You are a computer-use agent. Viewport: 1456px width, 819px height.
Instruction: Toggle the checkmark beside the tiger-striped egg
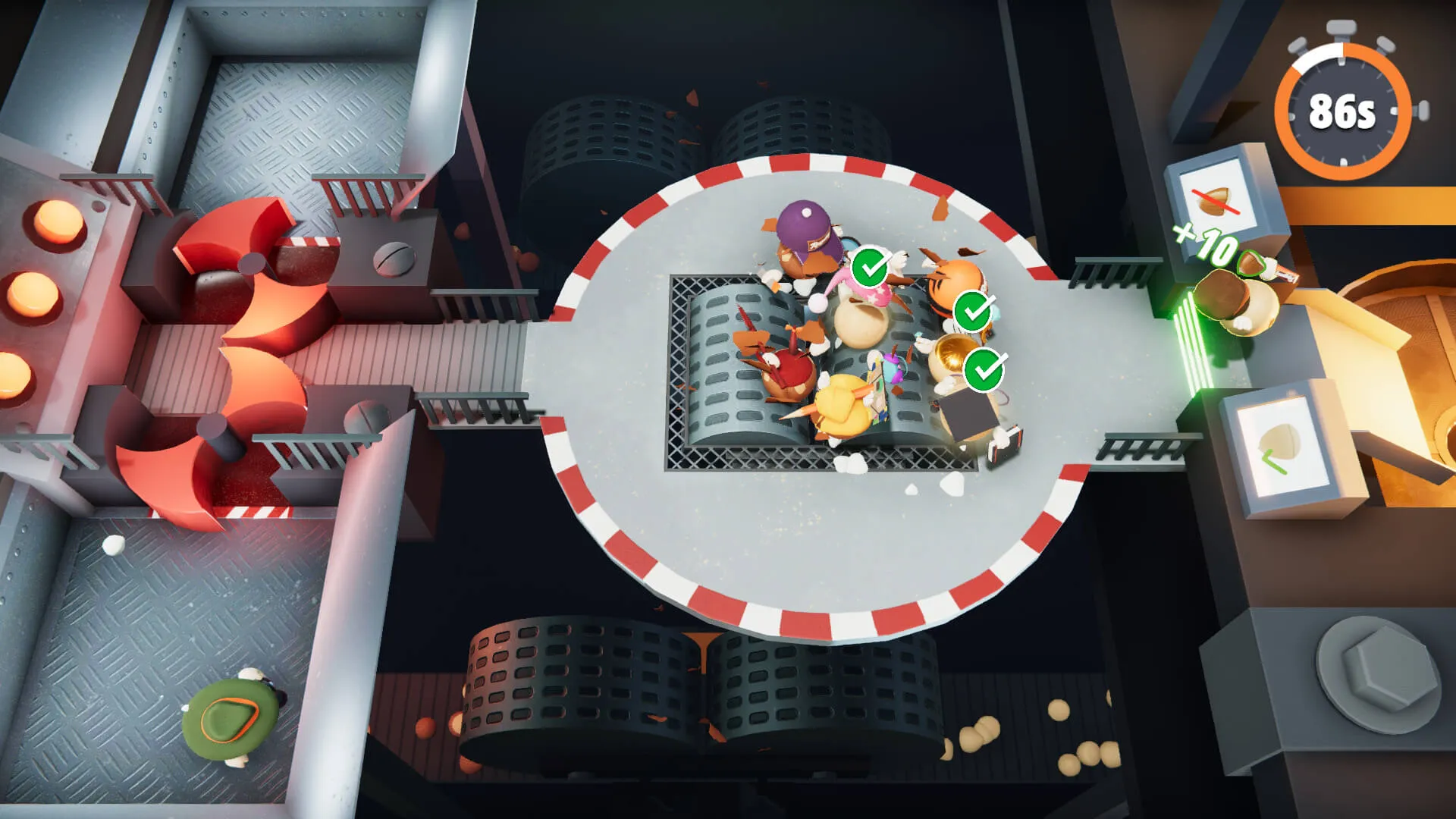(971, 311)
